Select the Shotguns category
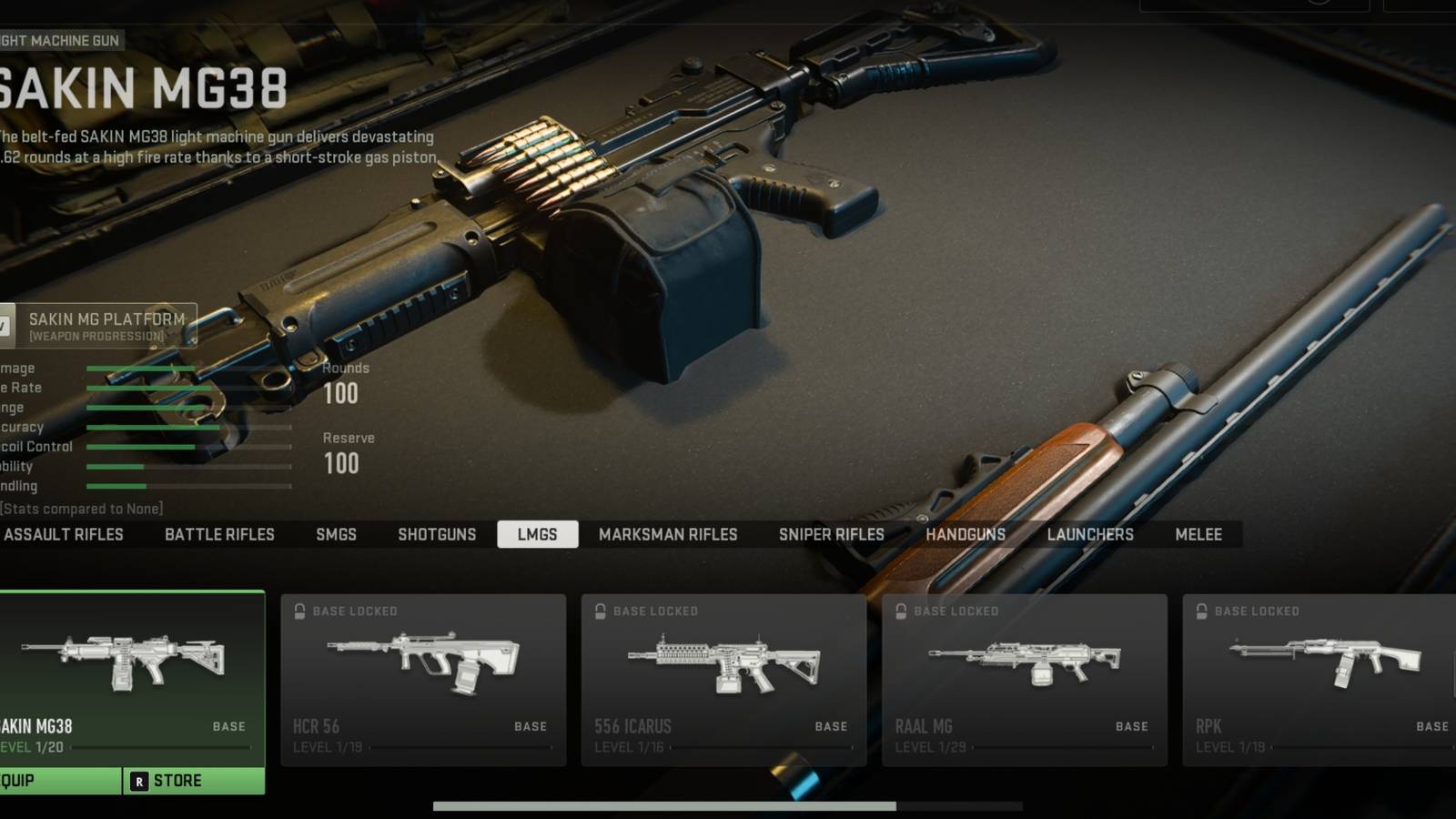This screenshot has height=819, width=1456. [437, 534]
